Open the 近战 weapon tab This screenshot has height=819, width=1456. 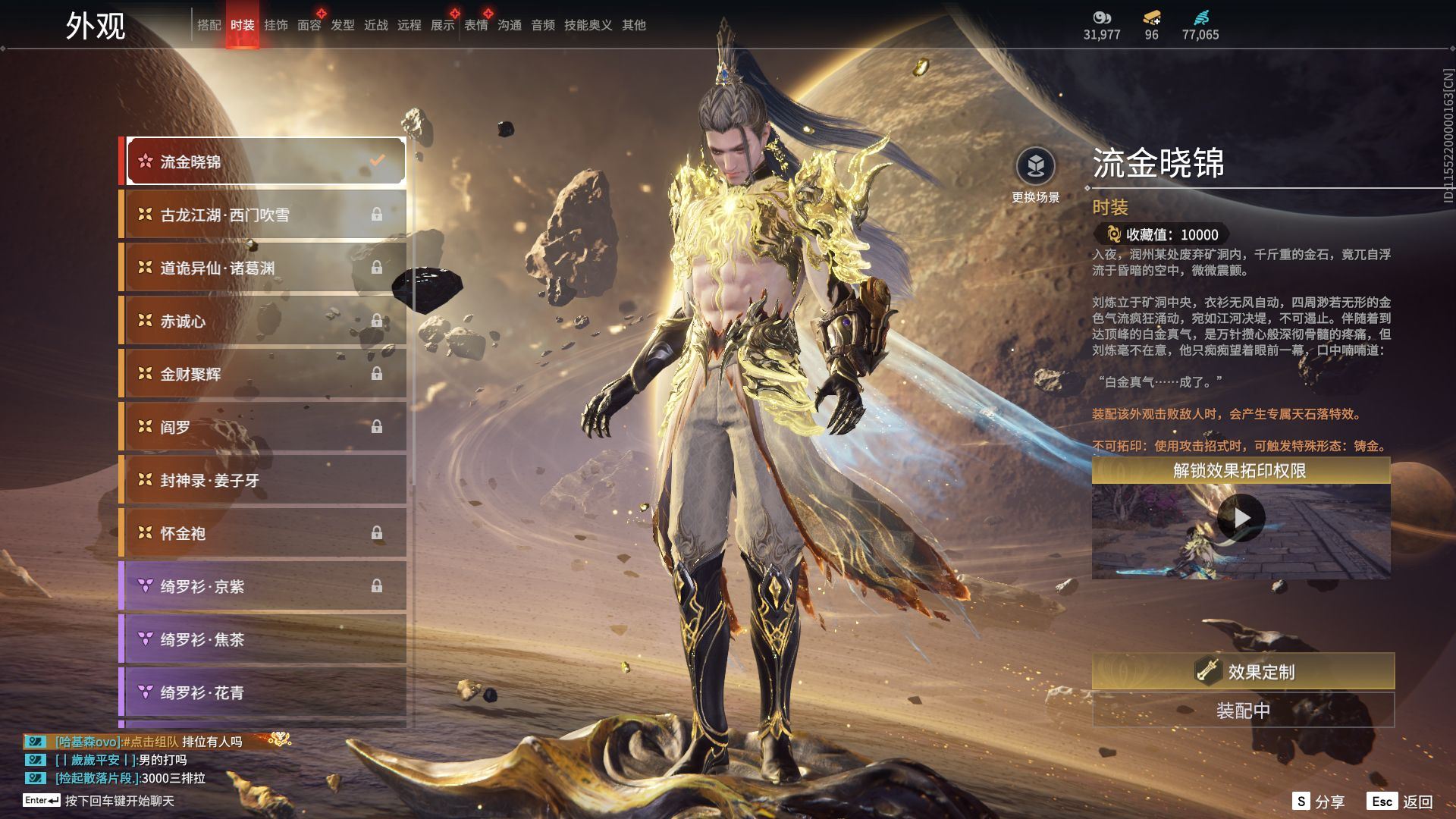(375, 25)
